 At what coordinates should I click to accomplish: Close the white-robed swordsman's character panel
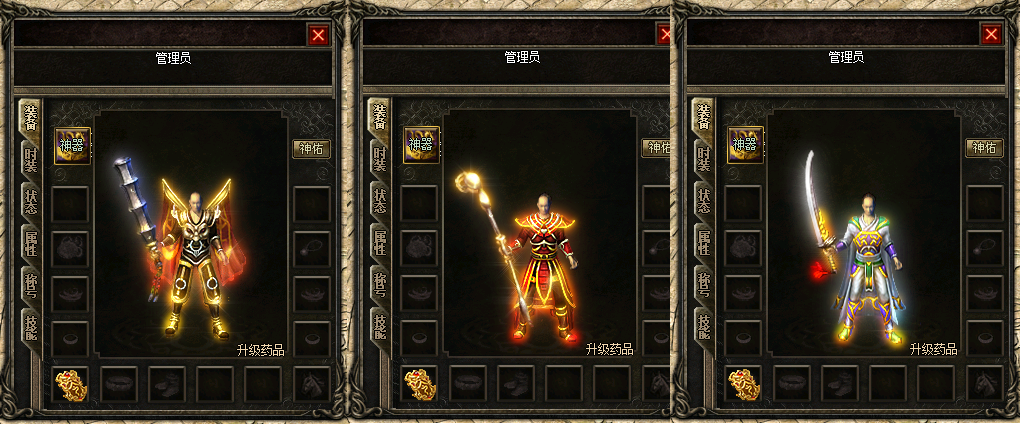(x=991, y=35)
